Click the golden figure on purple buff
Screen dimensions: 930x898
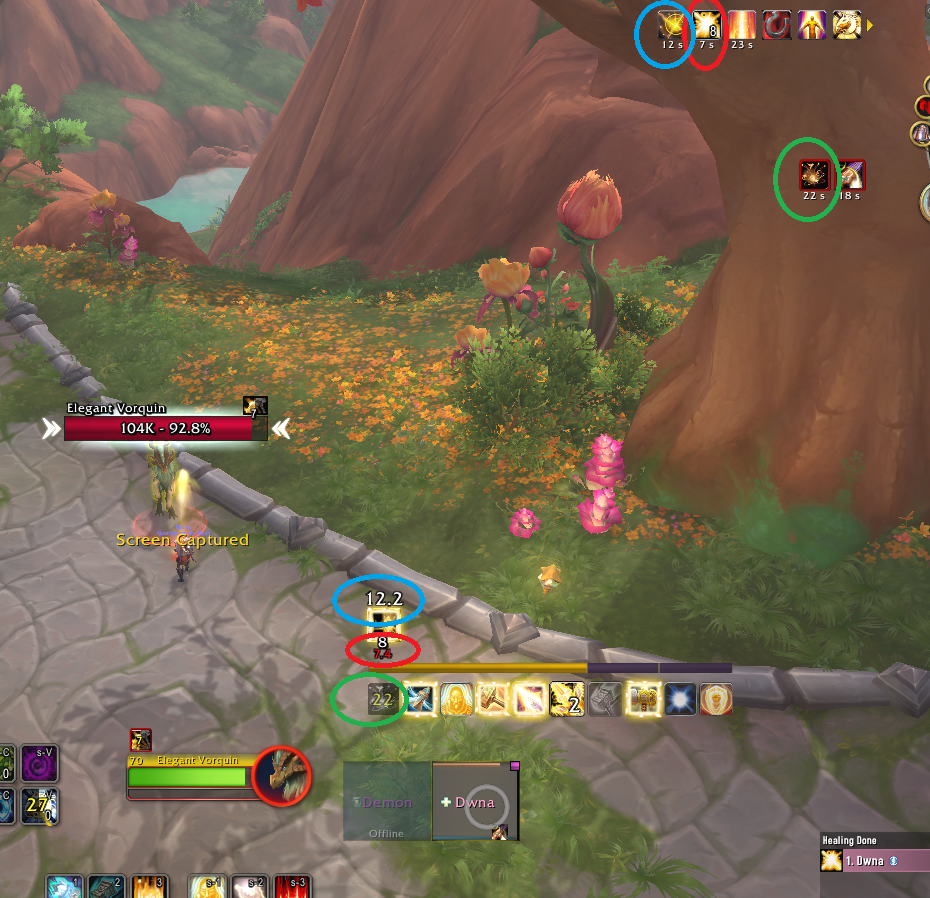[812, 24]
